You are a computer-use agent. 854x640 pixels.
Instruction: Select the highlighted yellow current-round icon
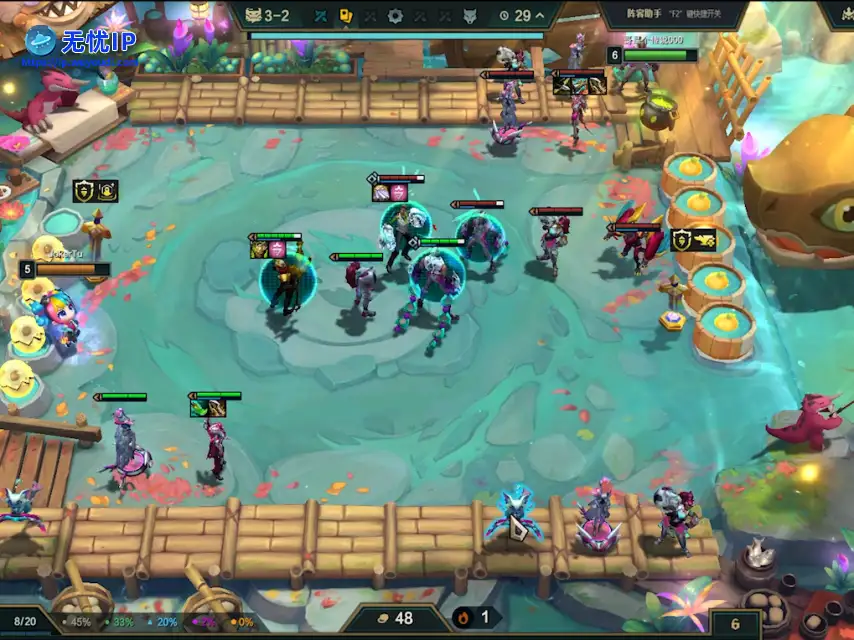point(346,16)
